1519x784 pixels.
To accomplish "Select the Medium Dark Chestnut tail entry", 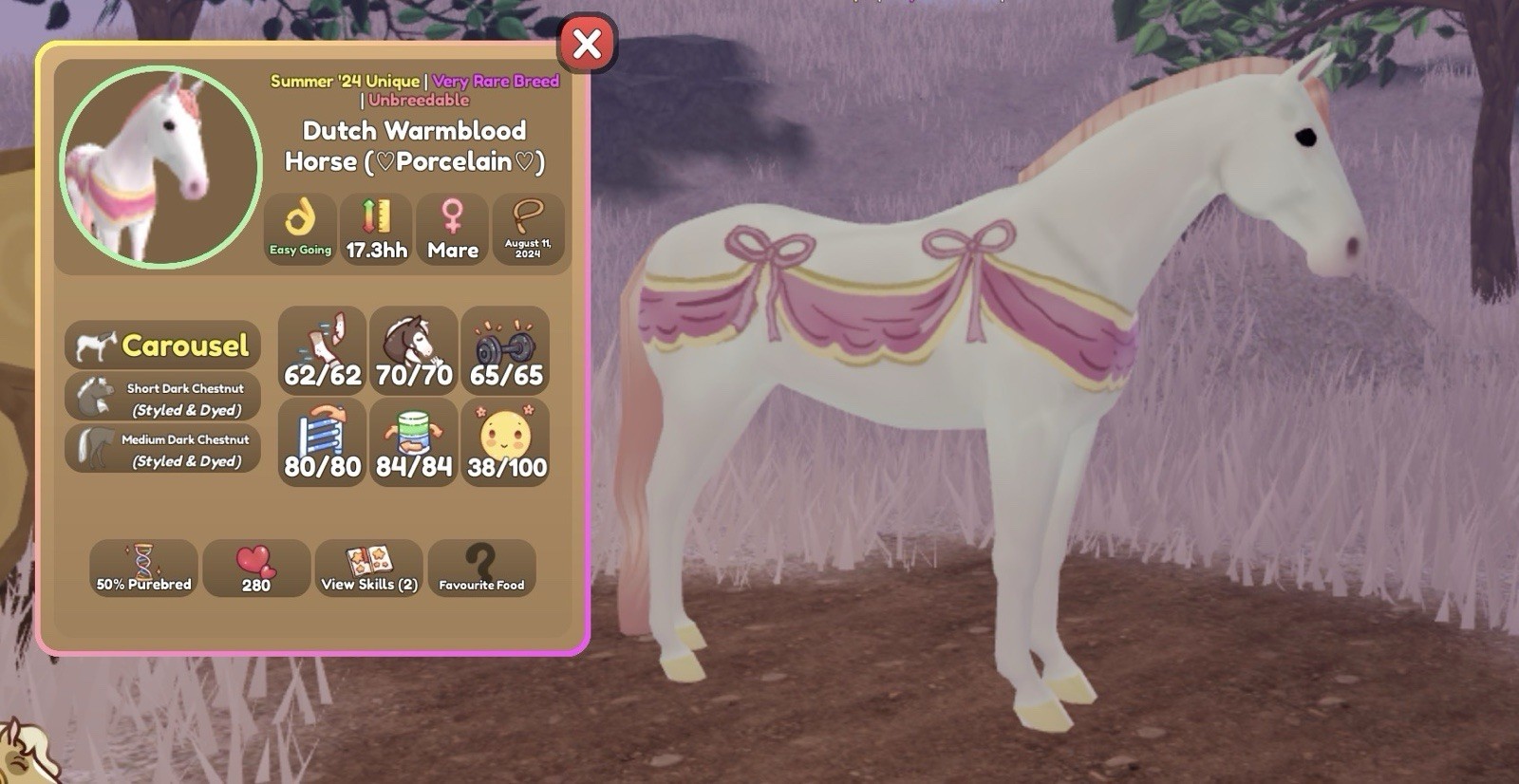I will pyautogui.click(x=162, y=449).
